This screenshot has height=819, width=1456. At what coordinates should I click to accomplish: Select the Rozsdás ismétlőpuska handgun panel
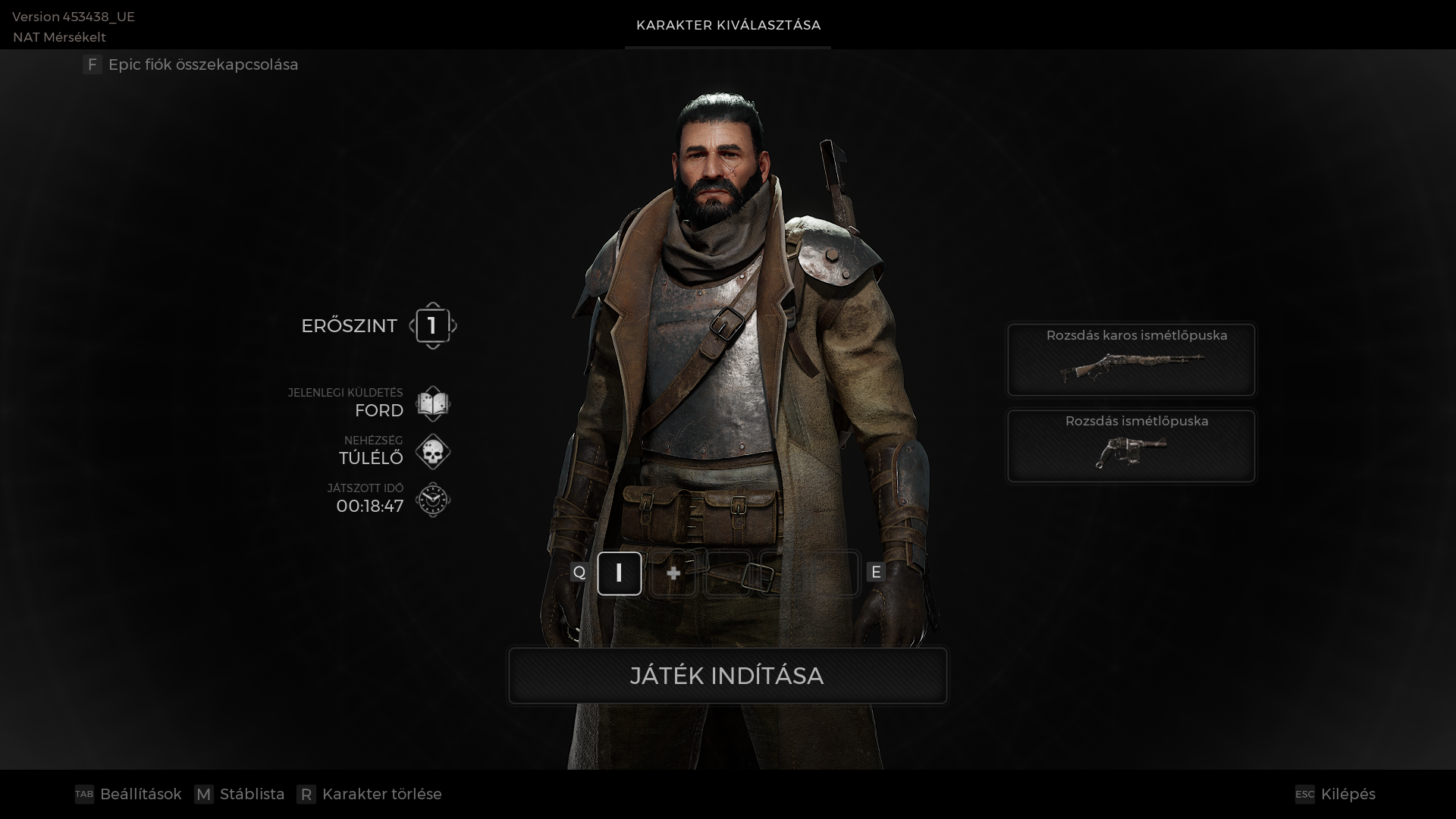[1131, 446]
